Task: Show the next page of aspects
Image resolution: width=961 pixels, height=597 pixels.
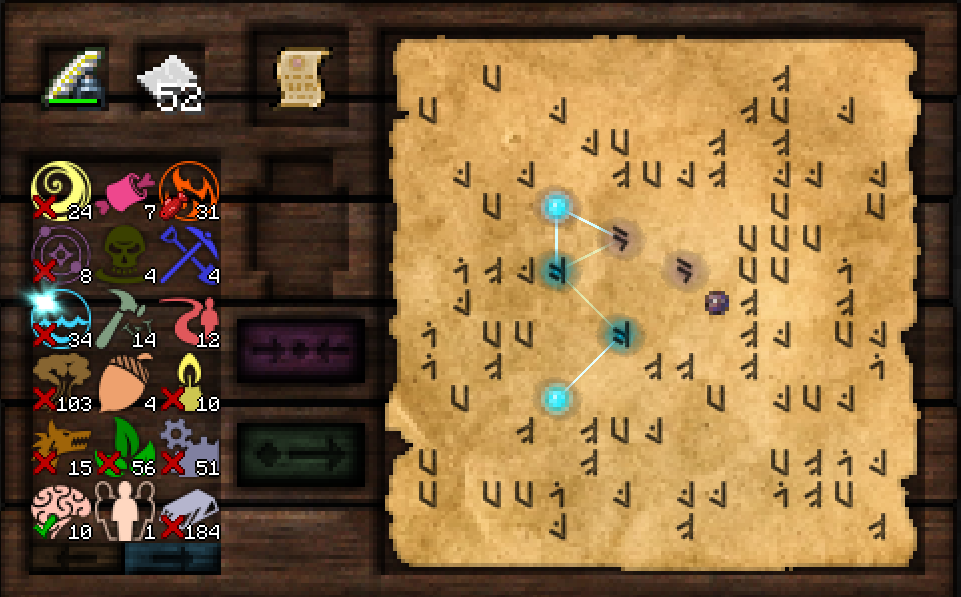Action: [x=171, y=559]
